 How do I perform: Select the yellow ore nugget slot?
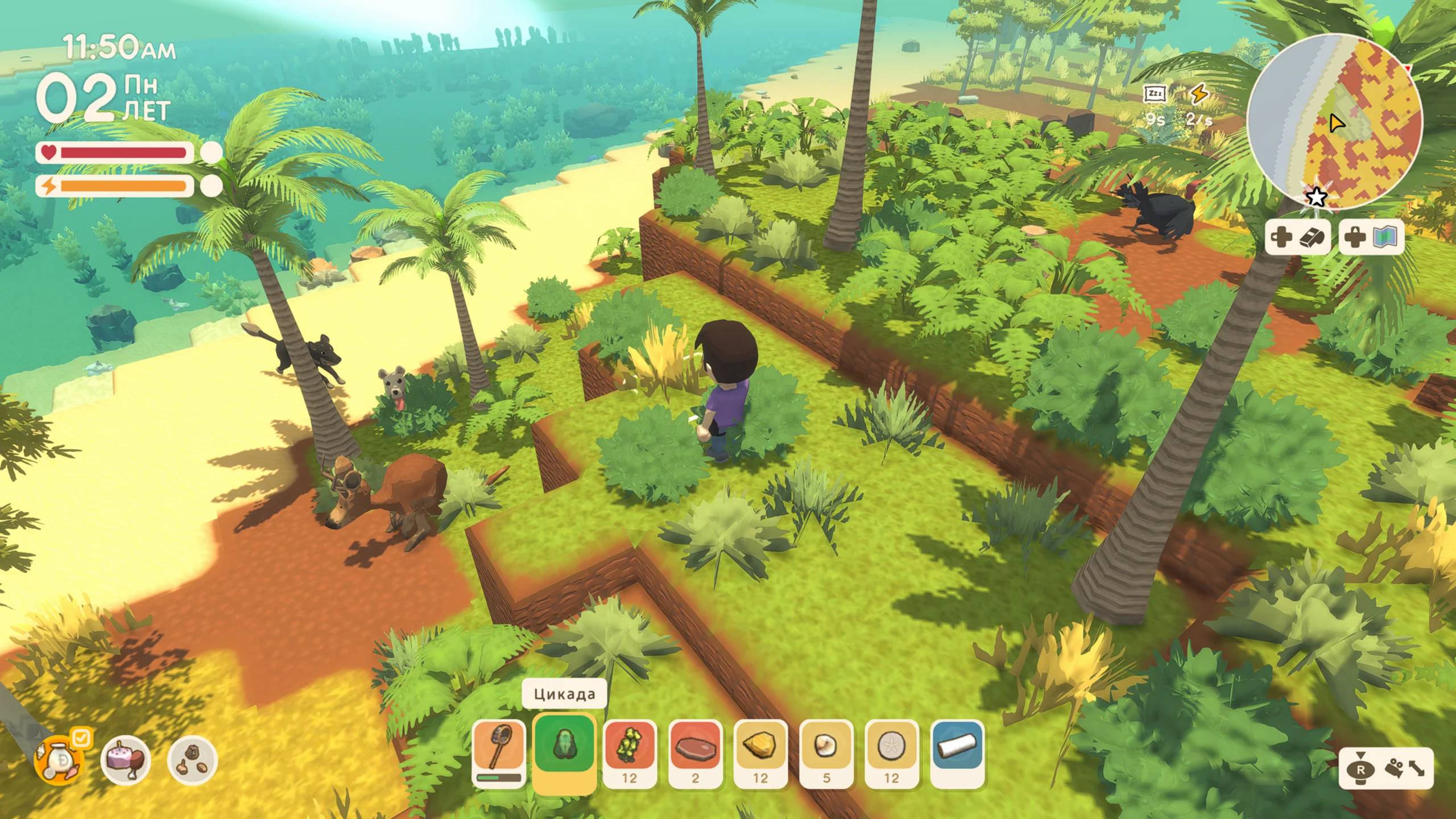[760, 751]
